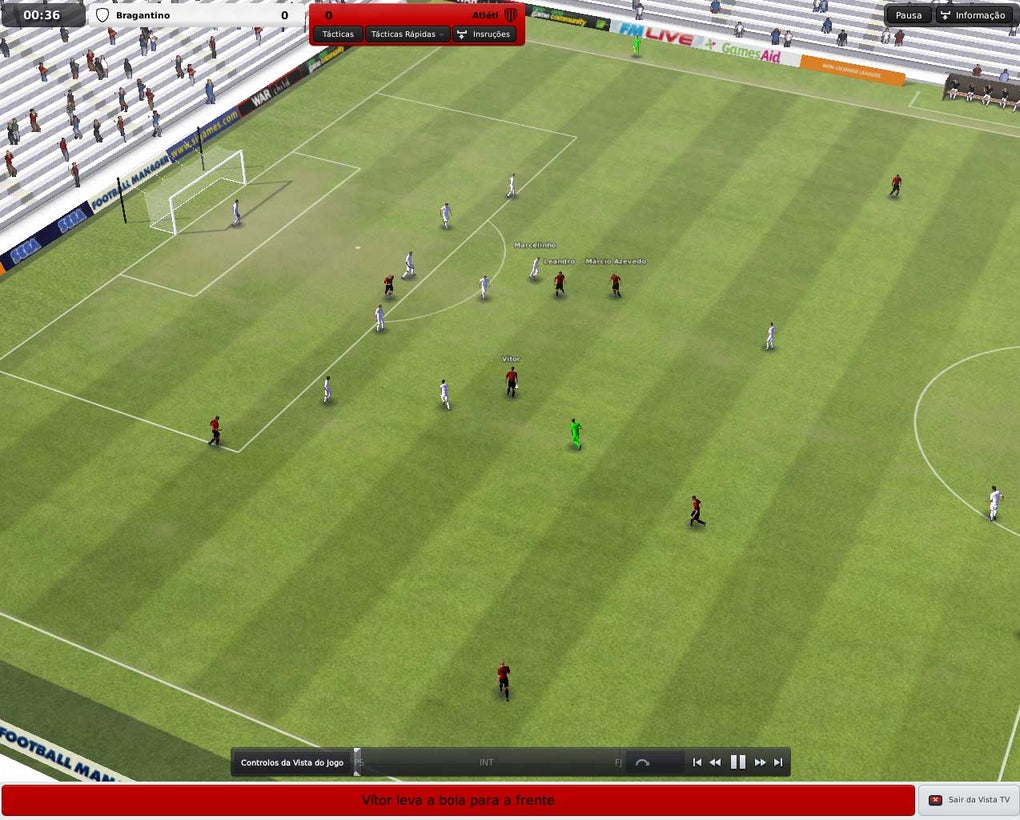Rewind the match highlight
Image resolution: width=1020 pixels, height=820 pixels.
pyautogui.click(x=715, y=762)
